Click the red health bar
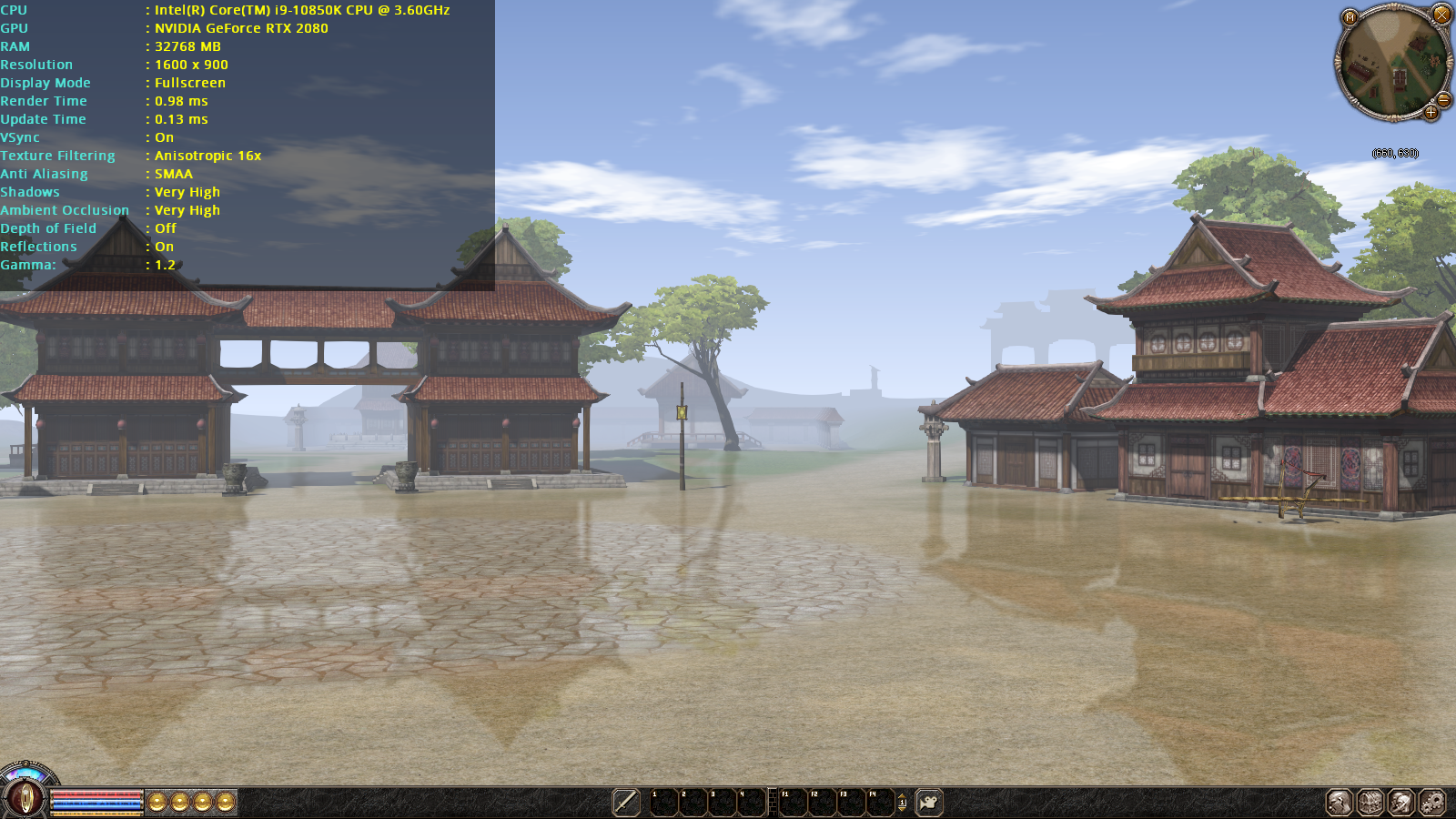The image size is (1456, 819). click(x=96, y=794)
